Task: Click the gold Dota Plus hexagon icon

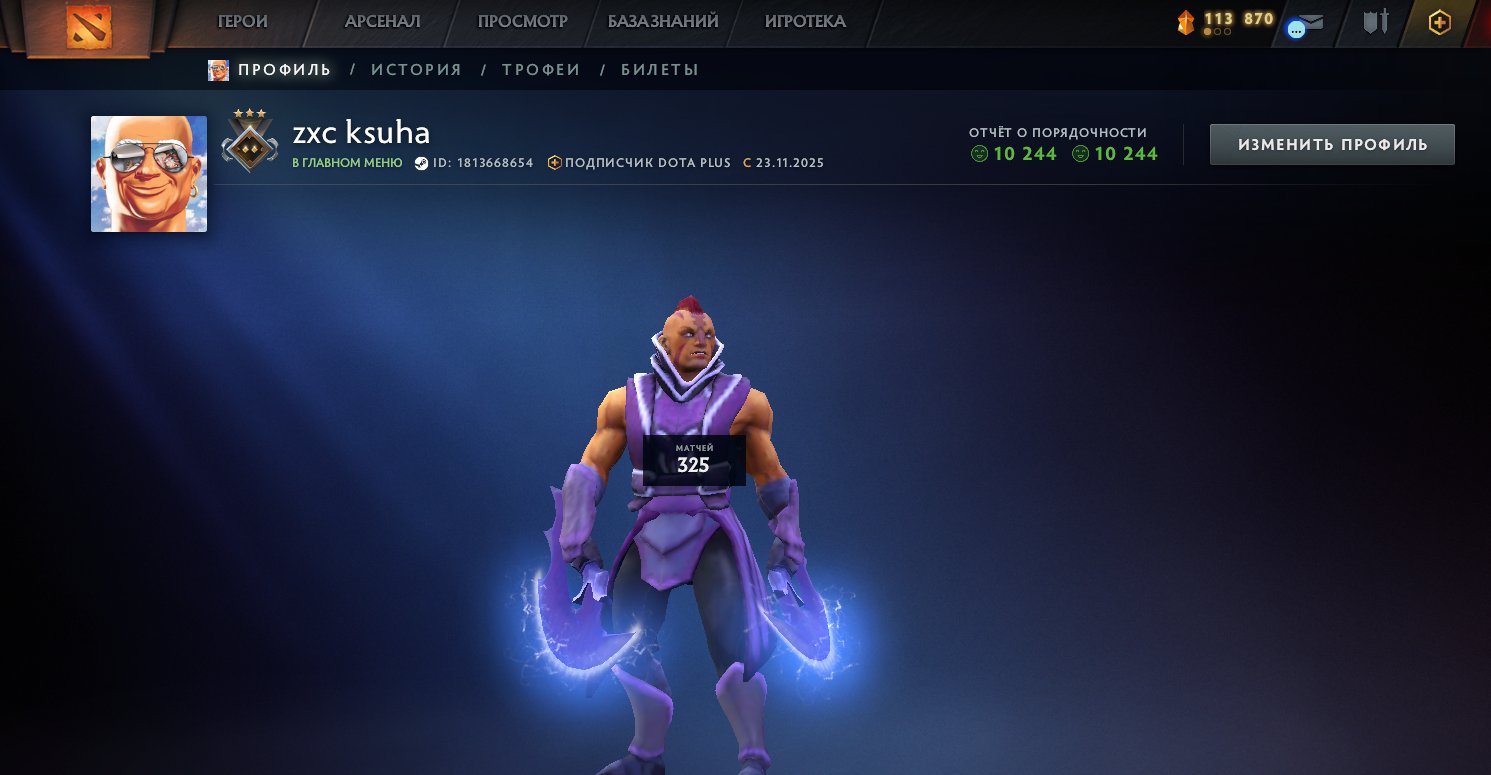Action: [1438, 21]
